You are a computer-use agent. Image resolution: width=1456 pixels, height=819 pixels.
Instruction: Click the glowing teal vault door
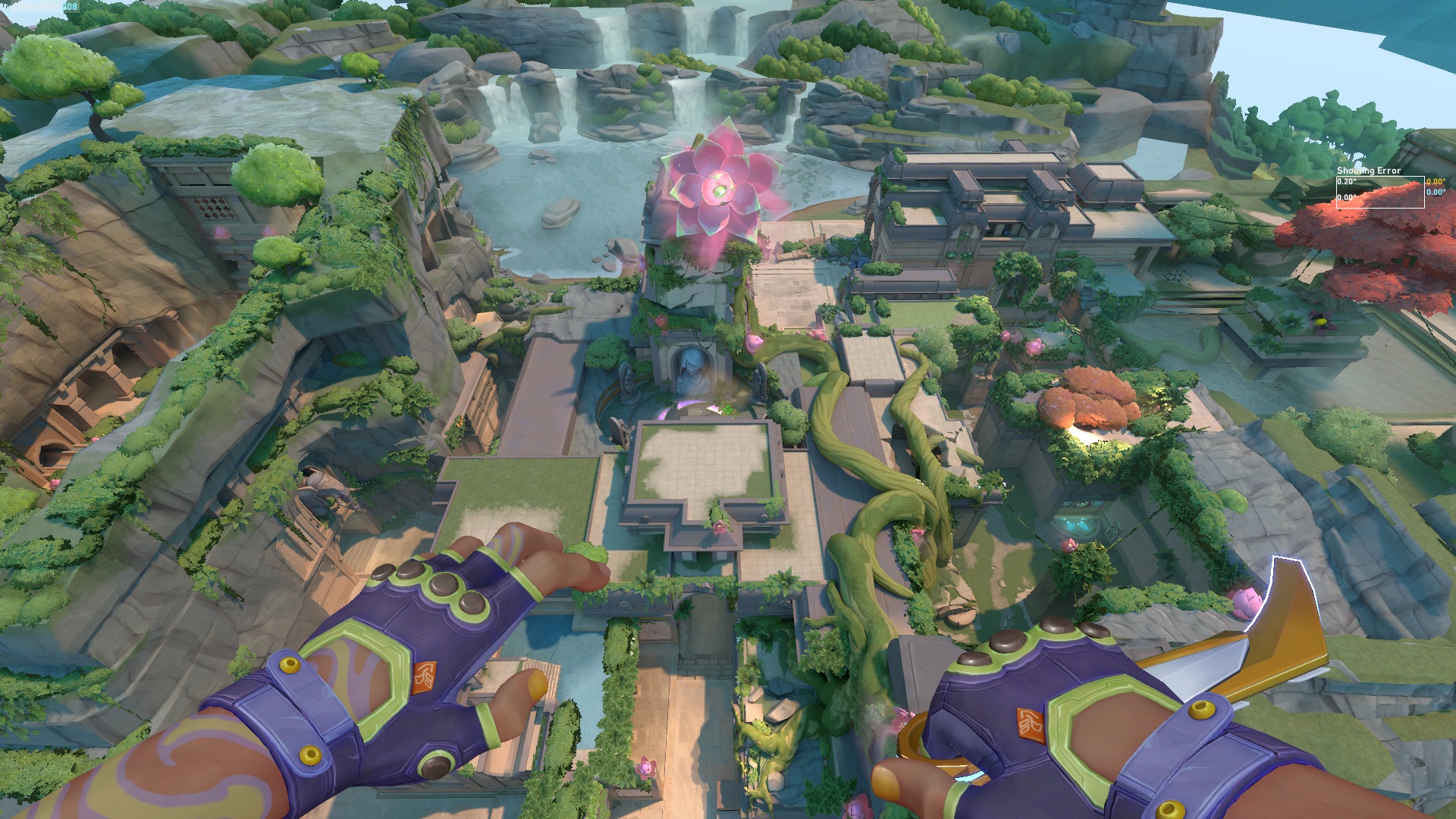point(1077,523)
